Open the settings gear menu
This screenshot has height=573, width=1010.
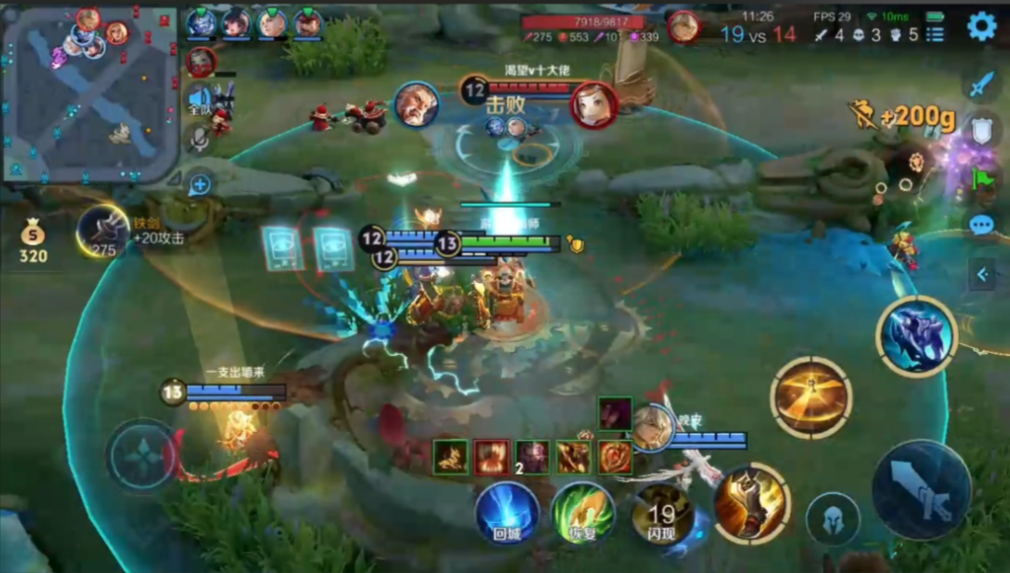pos(981,26)
